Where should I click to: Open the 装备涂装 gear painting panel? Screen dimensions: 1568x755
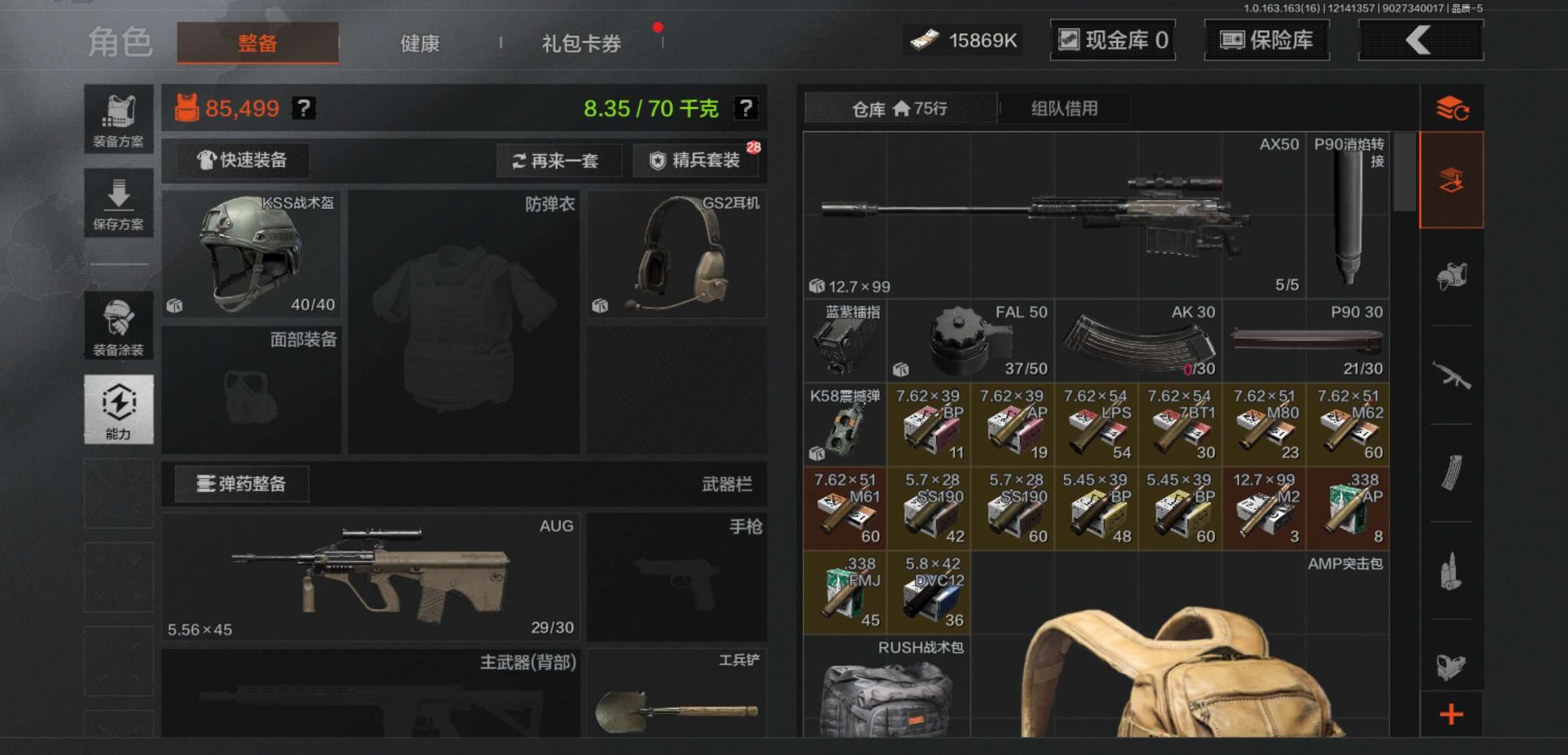[x=119, y=326]
